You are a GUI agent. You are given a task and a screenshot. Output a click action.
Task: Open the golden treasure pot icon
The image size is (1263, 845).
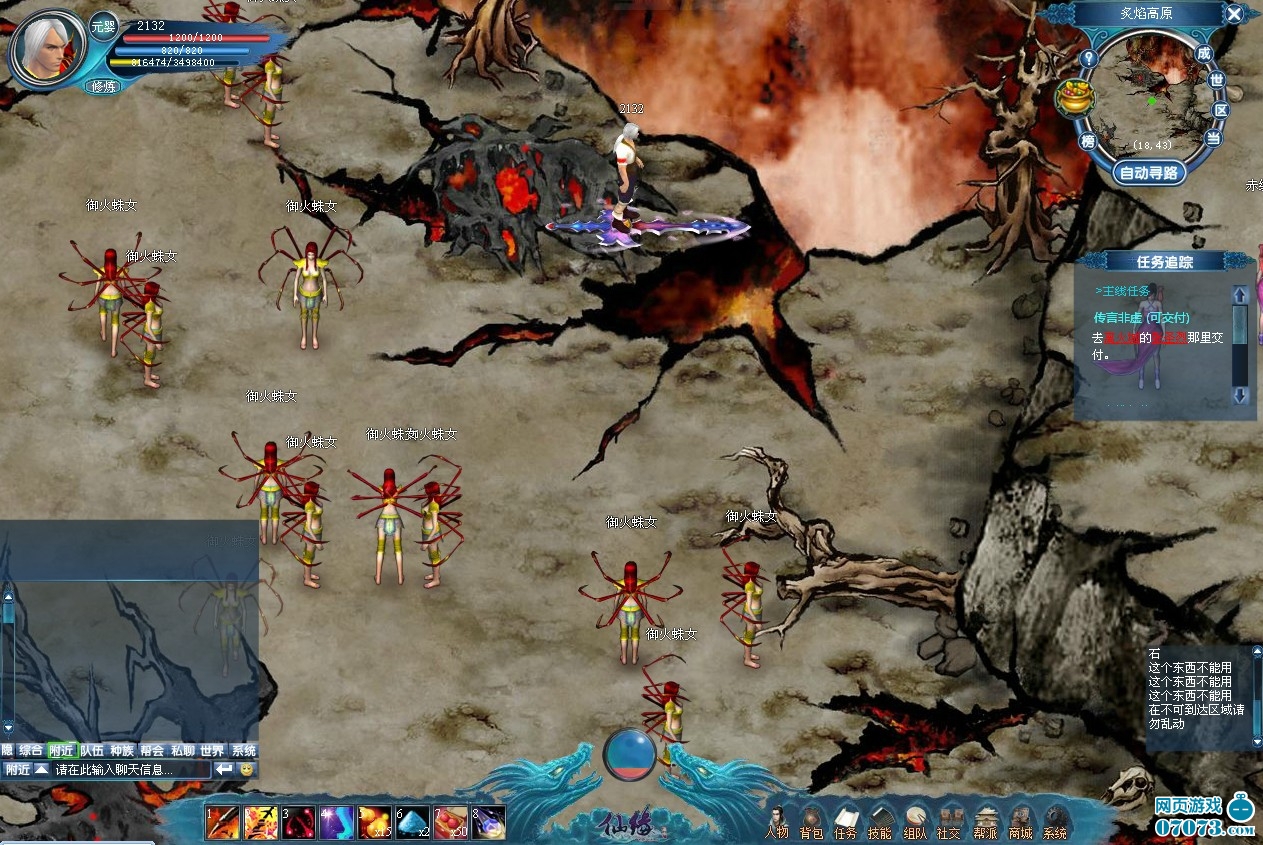click(1075, 98)
